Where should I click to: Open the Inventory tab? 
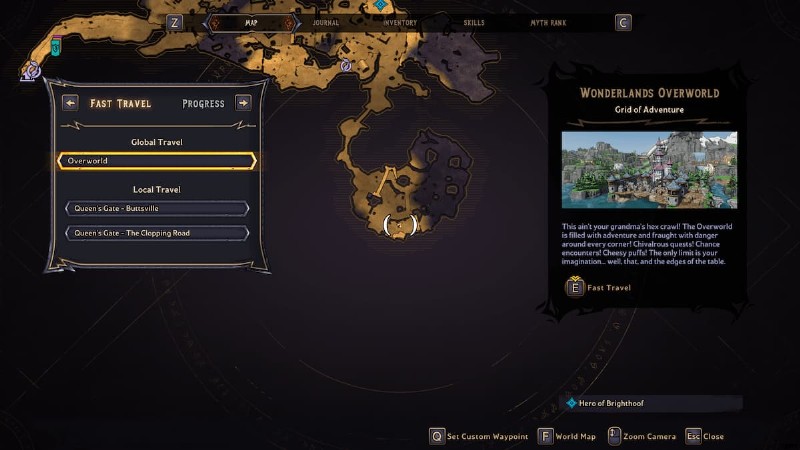pyautogui.click(x=400, y=22)
